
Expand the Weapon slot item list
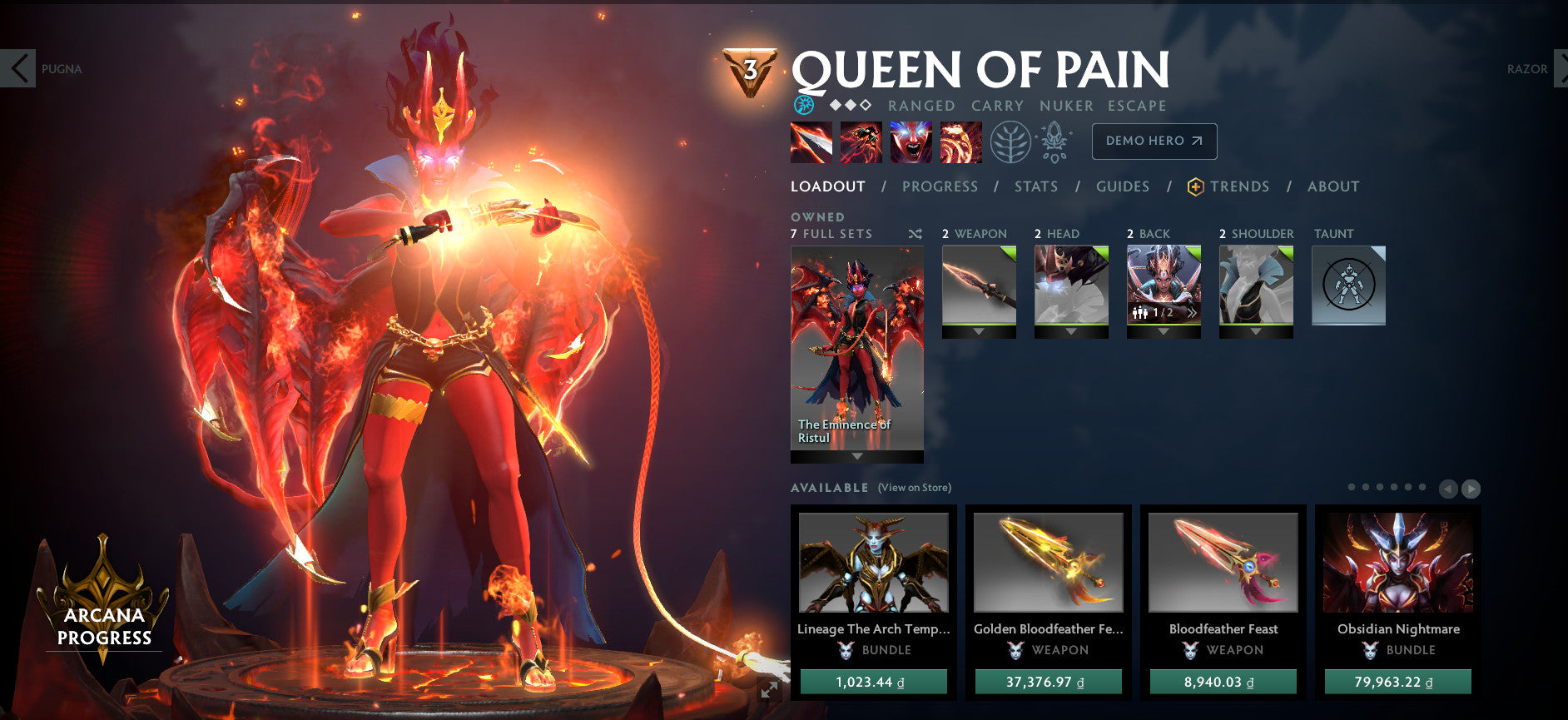[x=978, y=329]
